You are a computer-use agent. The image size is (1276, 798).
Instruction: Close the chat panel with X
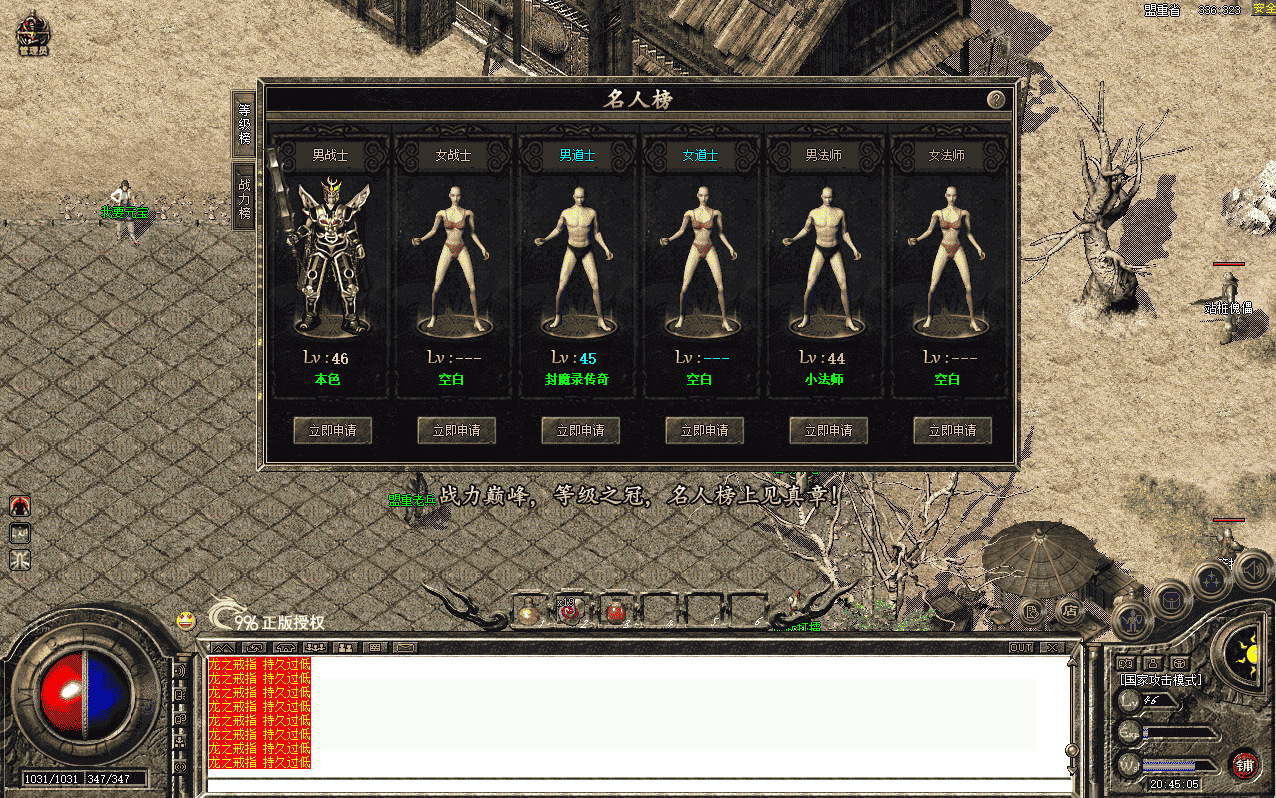click(x=1051, y=647)
